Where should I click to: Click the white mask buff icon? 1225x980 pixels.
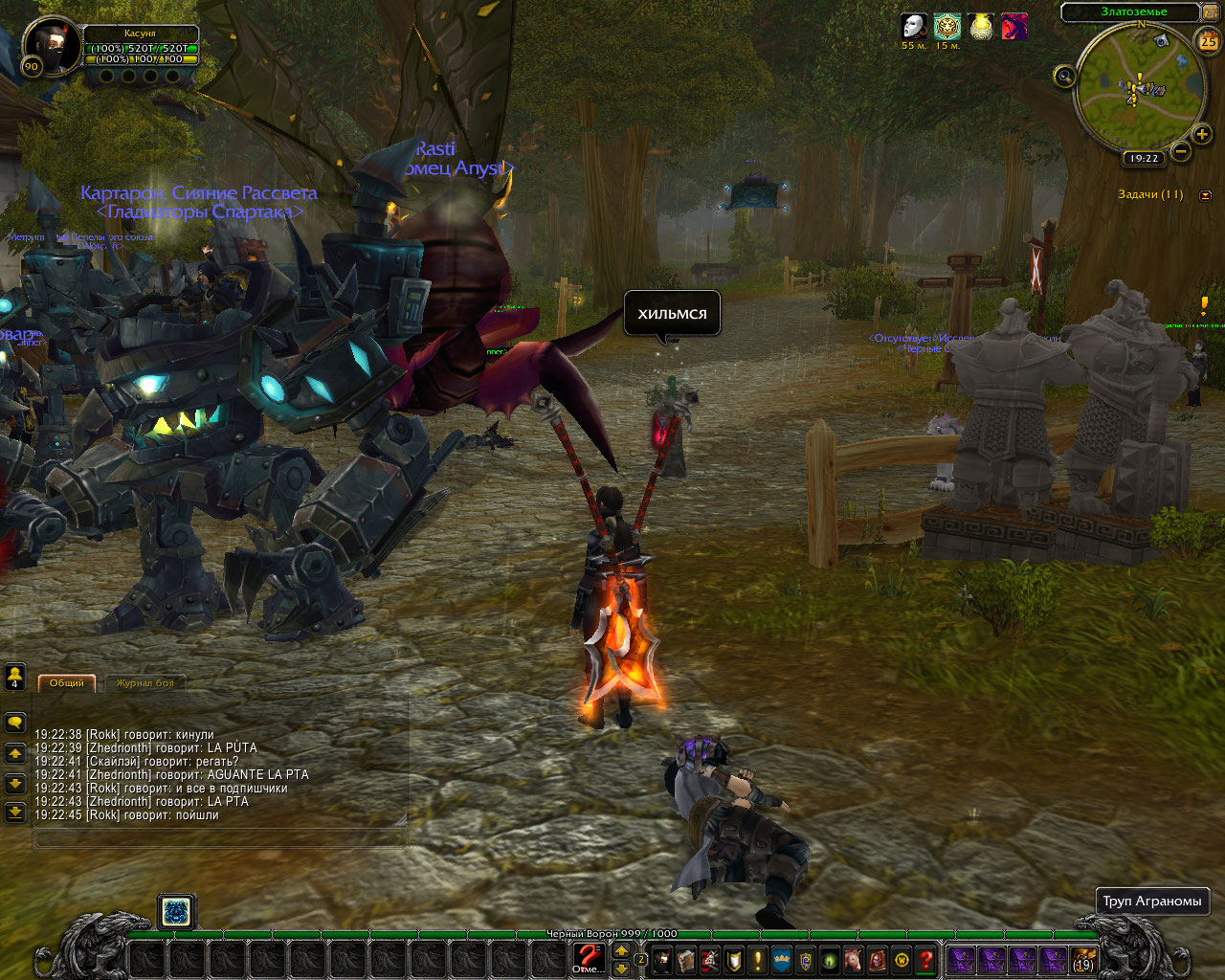914,26
